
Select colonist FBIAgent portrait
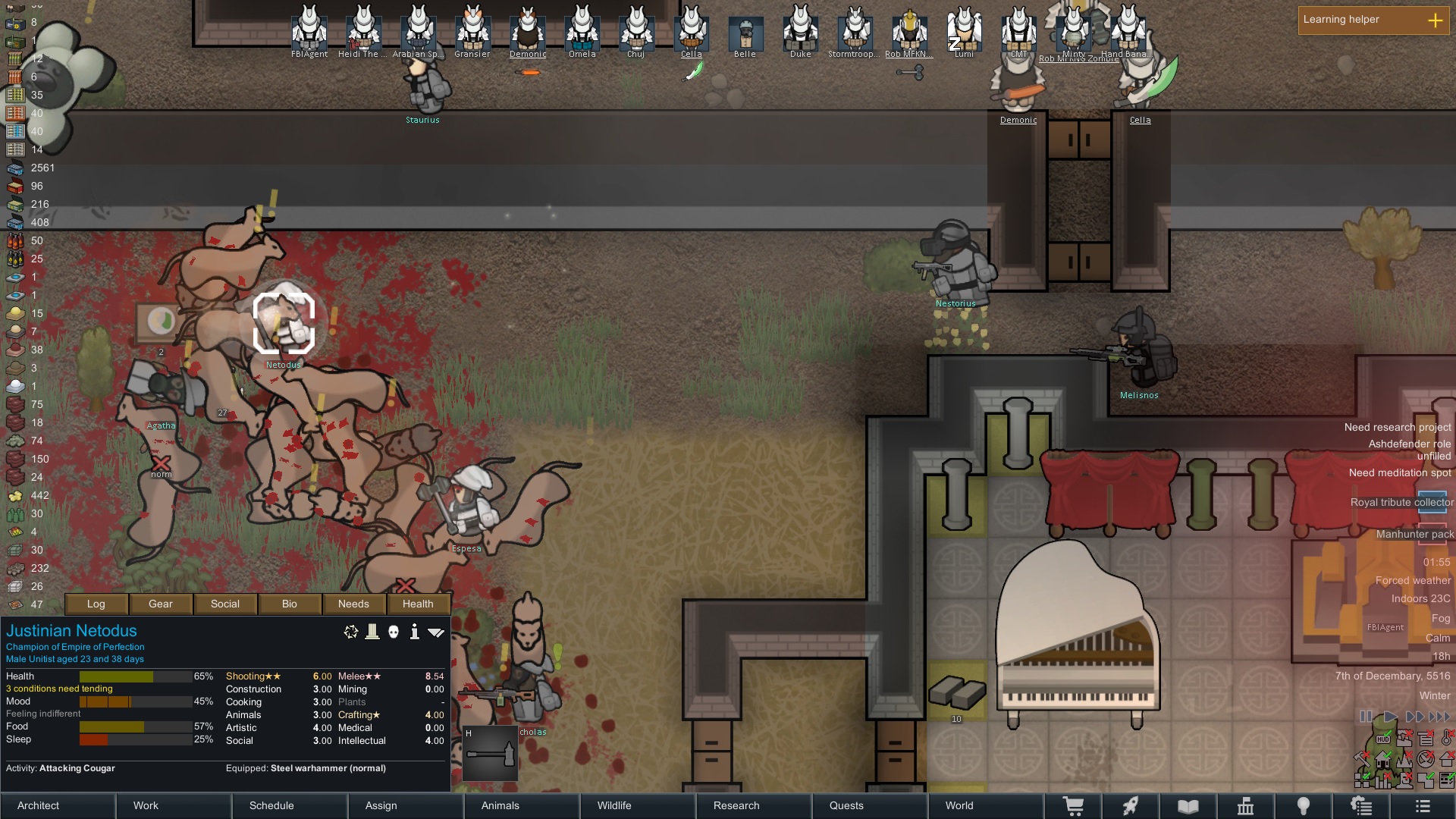coord(309,29)
